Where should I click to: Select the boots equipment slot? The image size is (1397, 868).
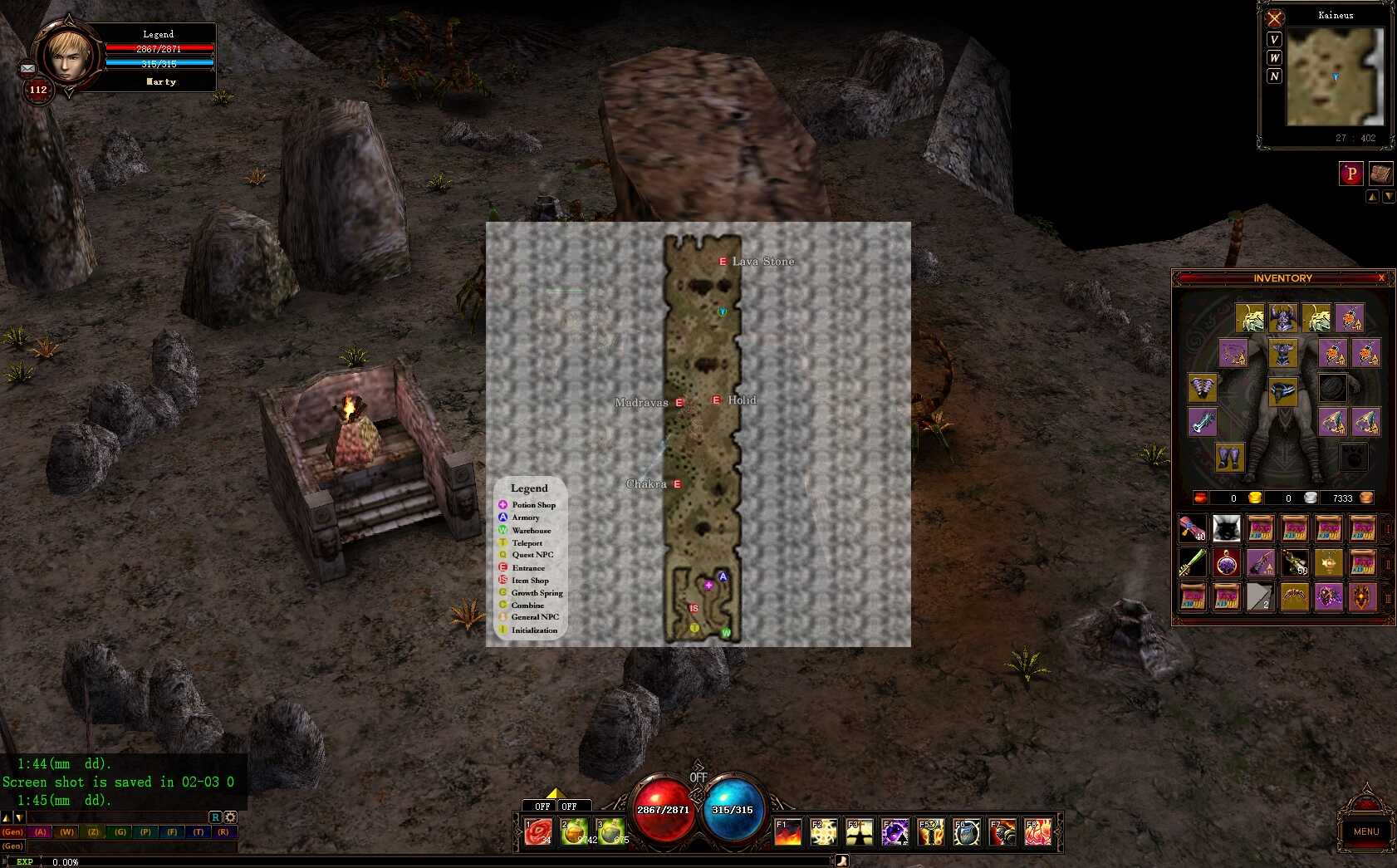[1229, 457]
